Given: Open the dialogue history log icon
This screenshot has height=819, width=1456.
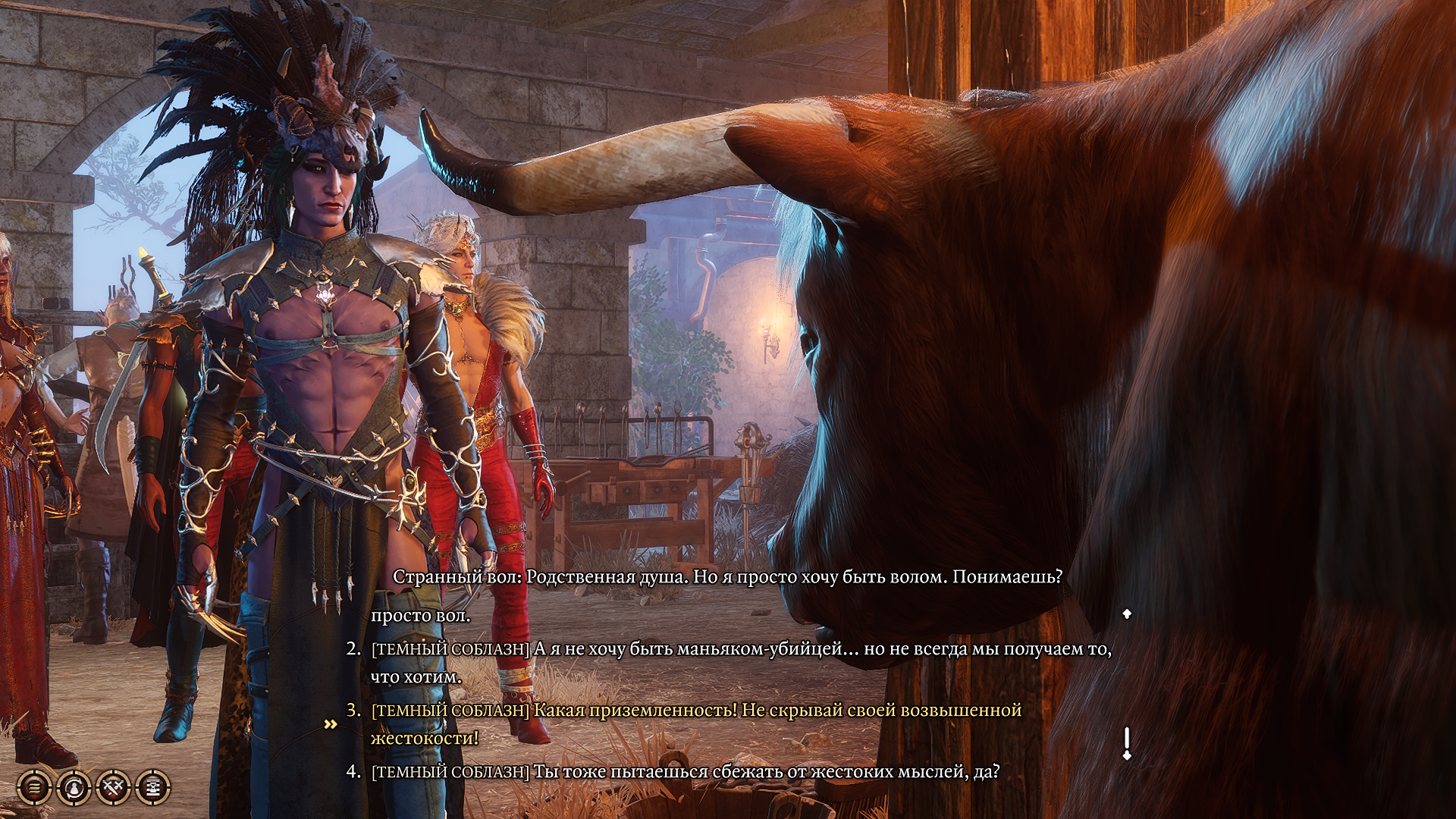Looking at the screenshot, I should tap(33, 786).
